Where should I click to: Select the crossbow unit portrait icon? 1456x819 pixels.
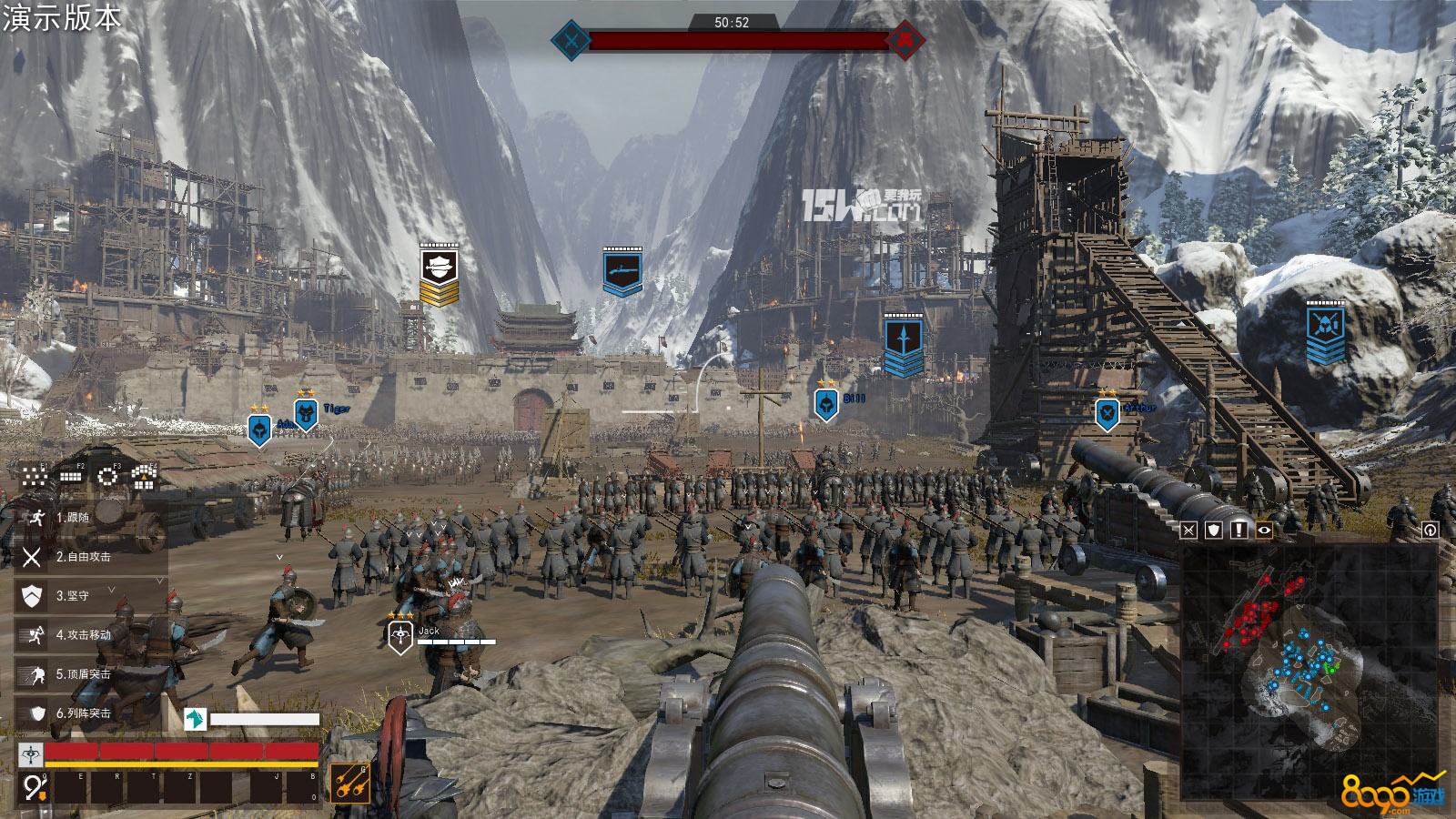31,753
